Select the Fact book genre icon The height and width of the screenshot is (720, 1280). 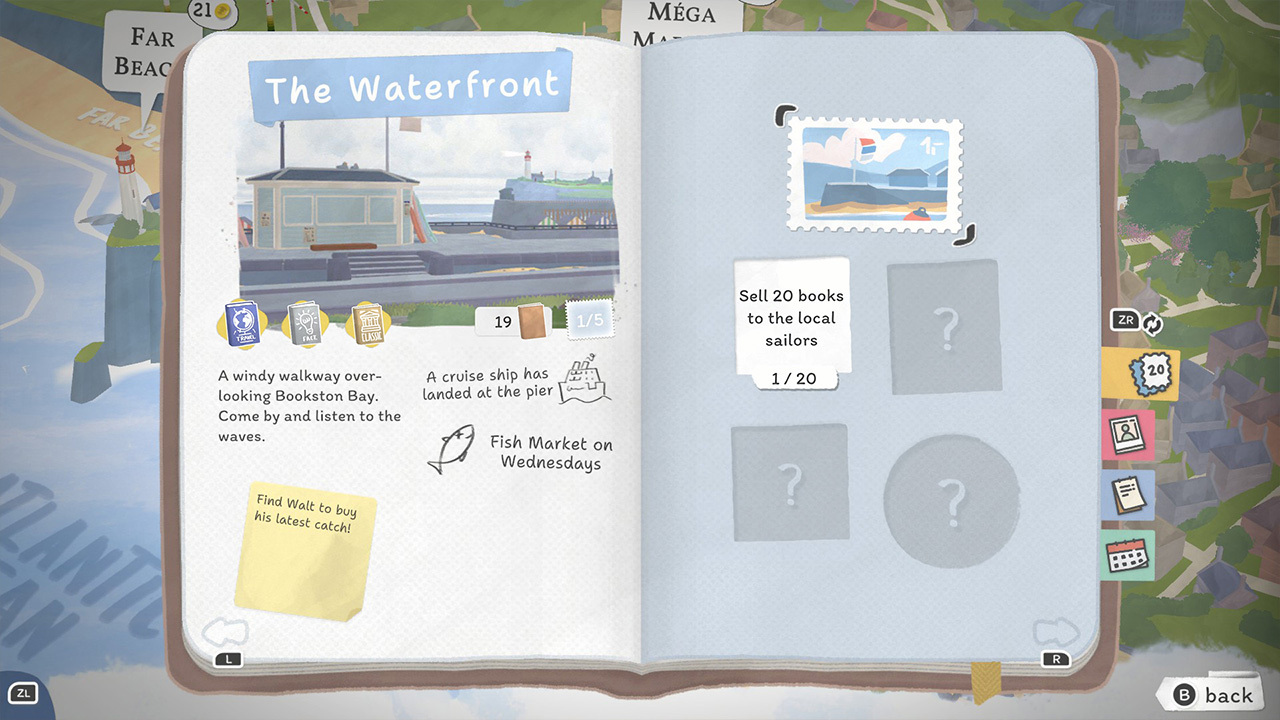coord(304,324)
